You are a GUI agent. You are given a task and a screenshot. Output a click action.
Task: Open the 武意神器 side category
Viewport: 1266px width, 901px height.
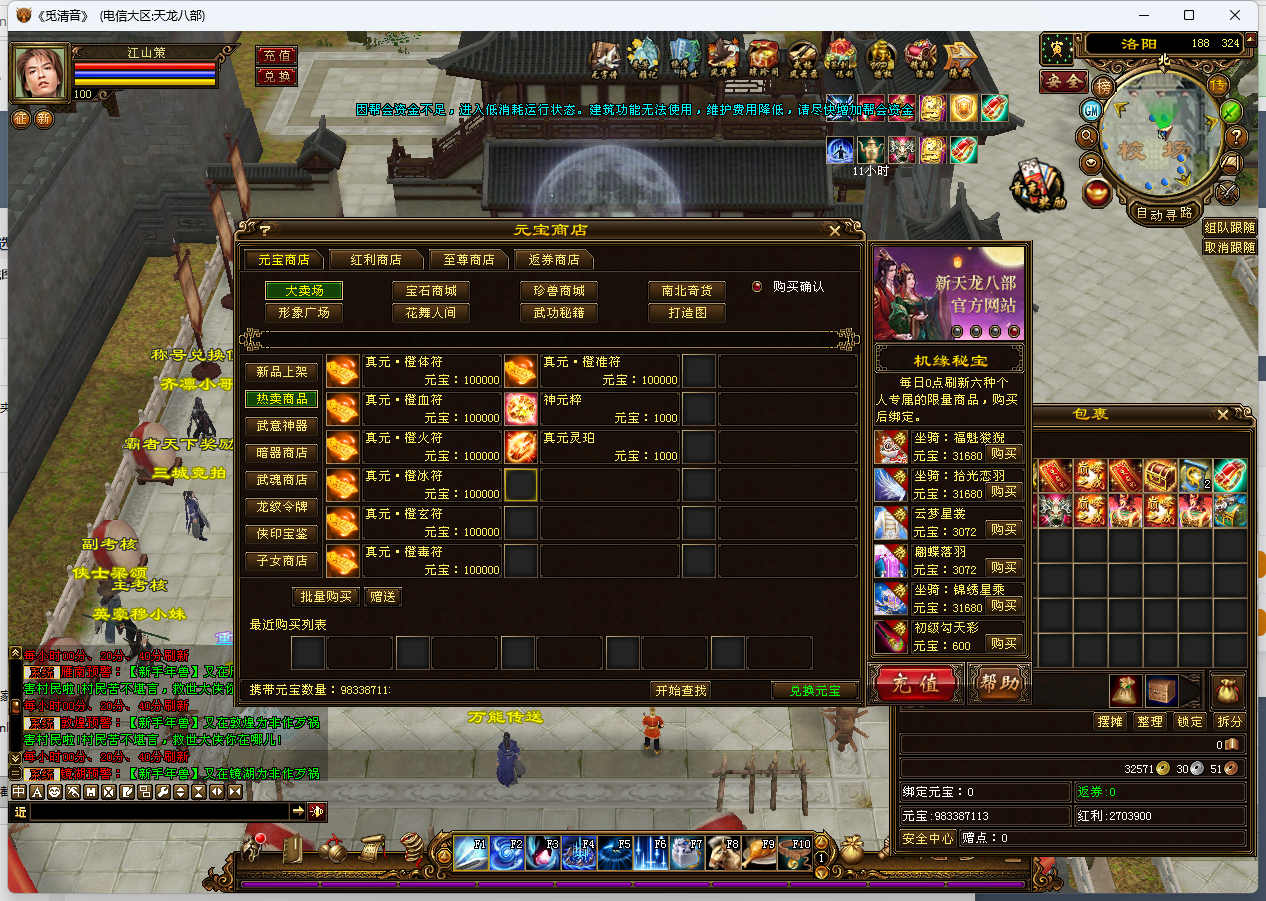282,426
